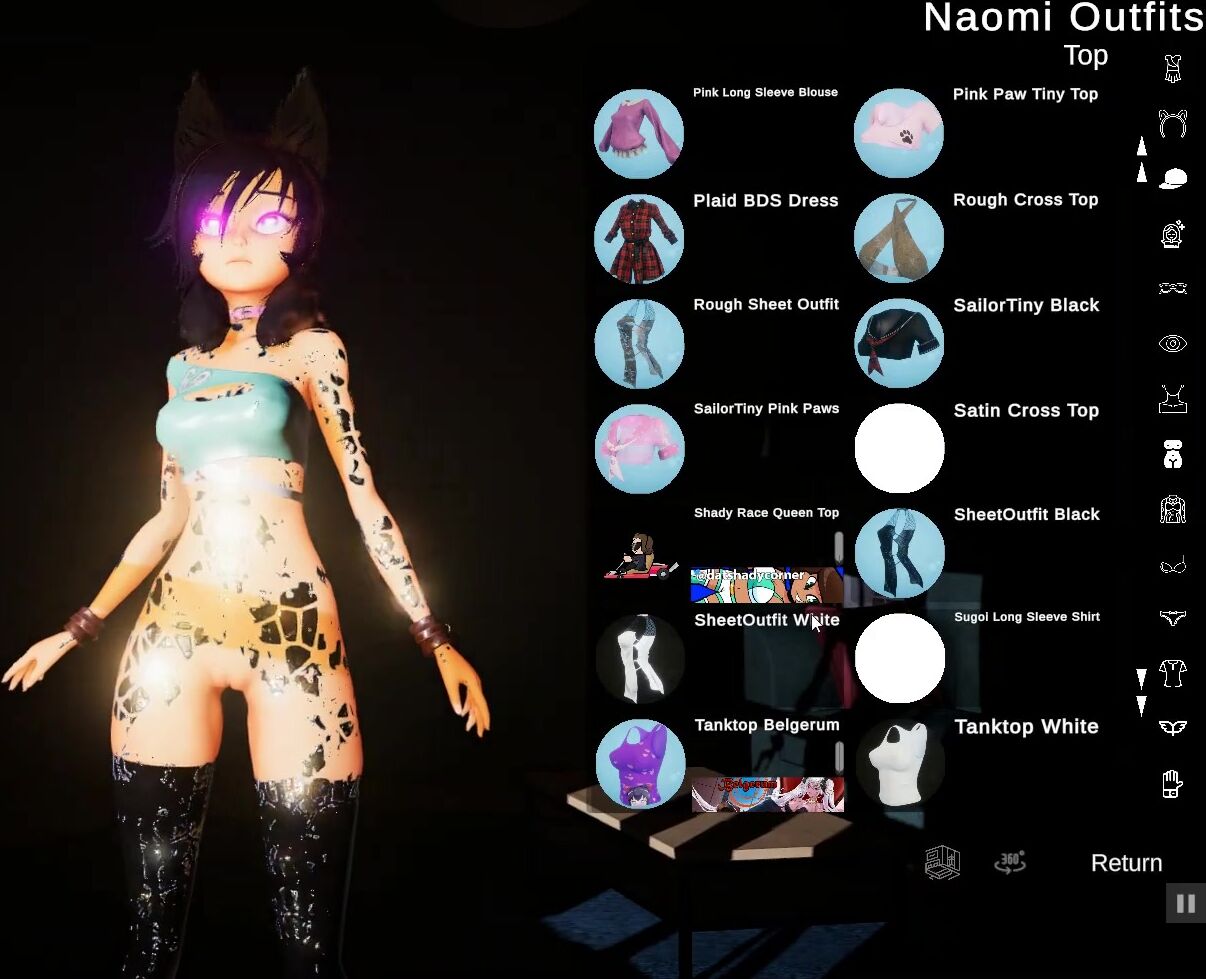The width and height of the screenshot is (1206, 979).
Task: Choose the Pink Paw Tiny Top
Action: (x=899, y=134)
